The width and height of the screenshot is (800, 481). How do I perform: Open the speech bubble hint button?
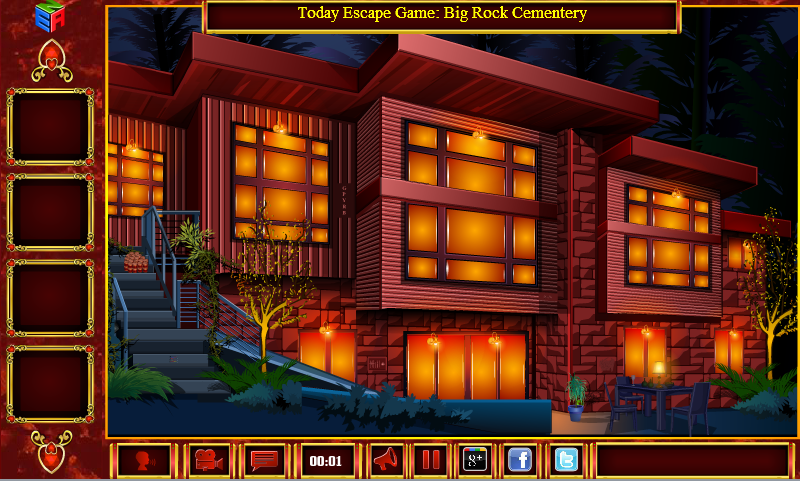[x=264, y=460]
